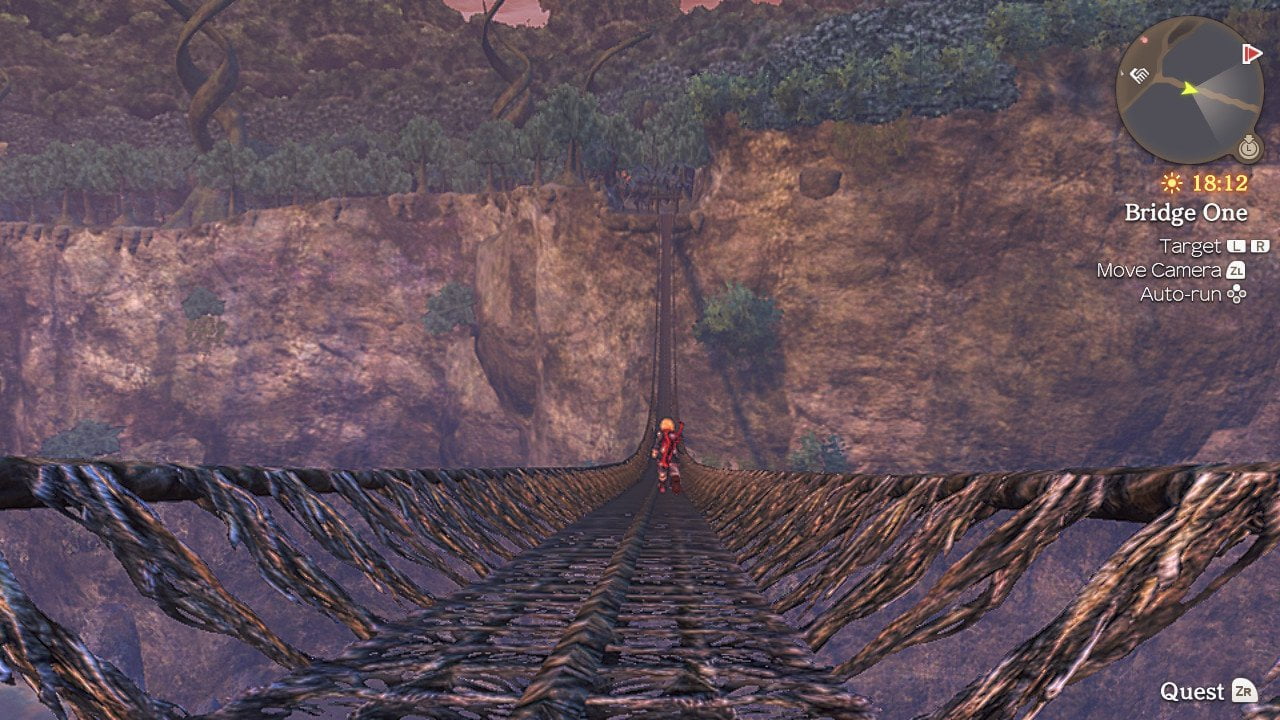Click the red flag quest marker on the minimap
1280x720 pixels.
1252,54
